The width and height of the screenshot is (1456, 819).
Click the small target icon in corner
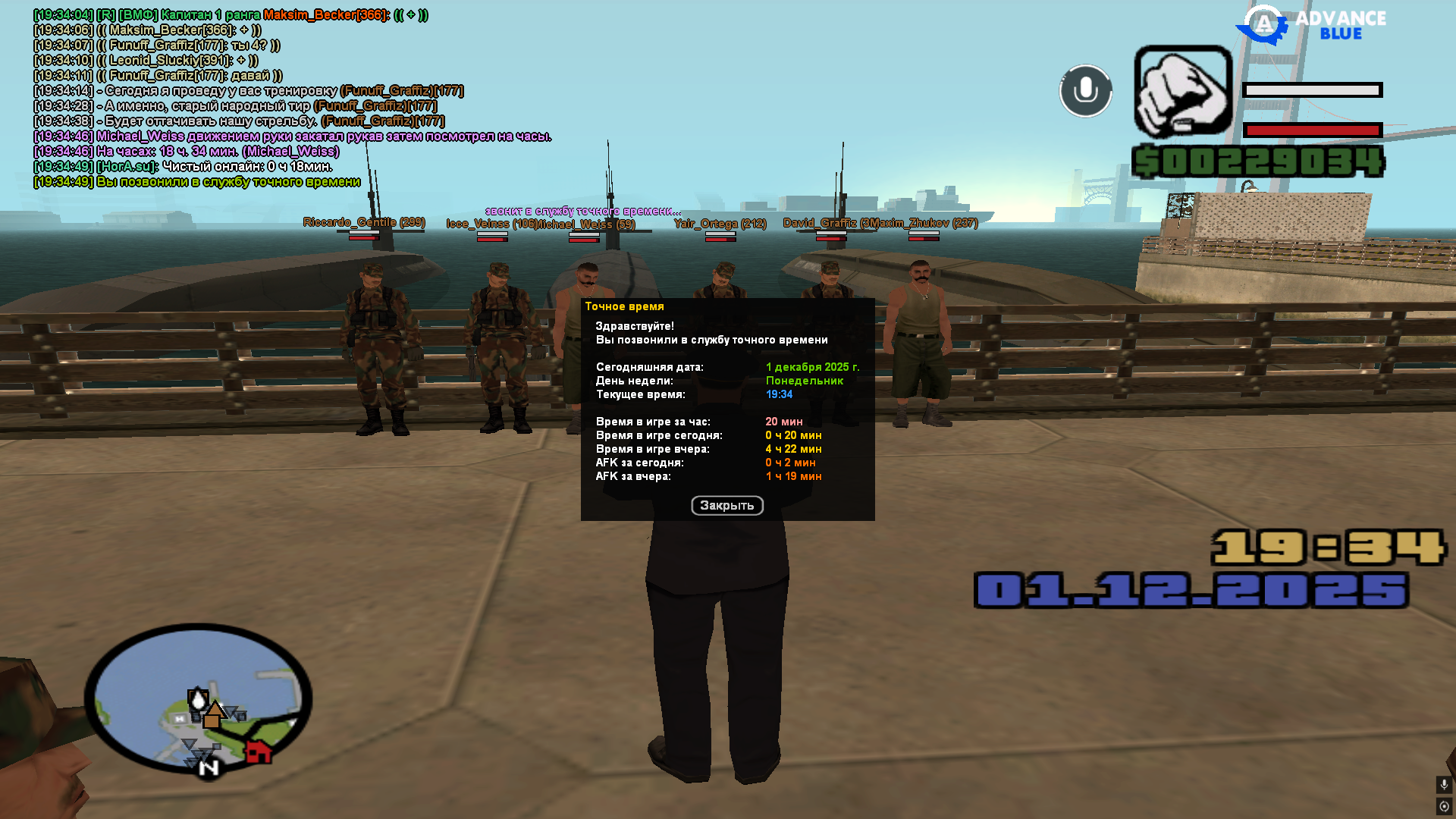click(1444, 806)
